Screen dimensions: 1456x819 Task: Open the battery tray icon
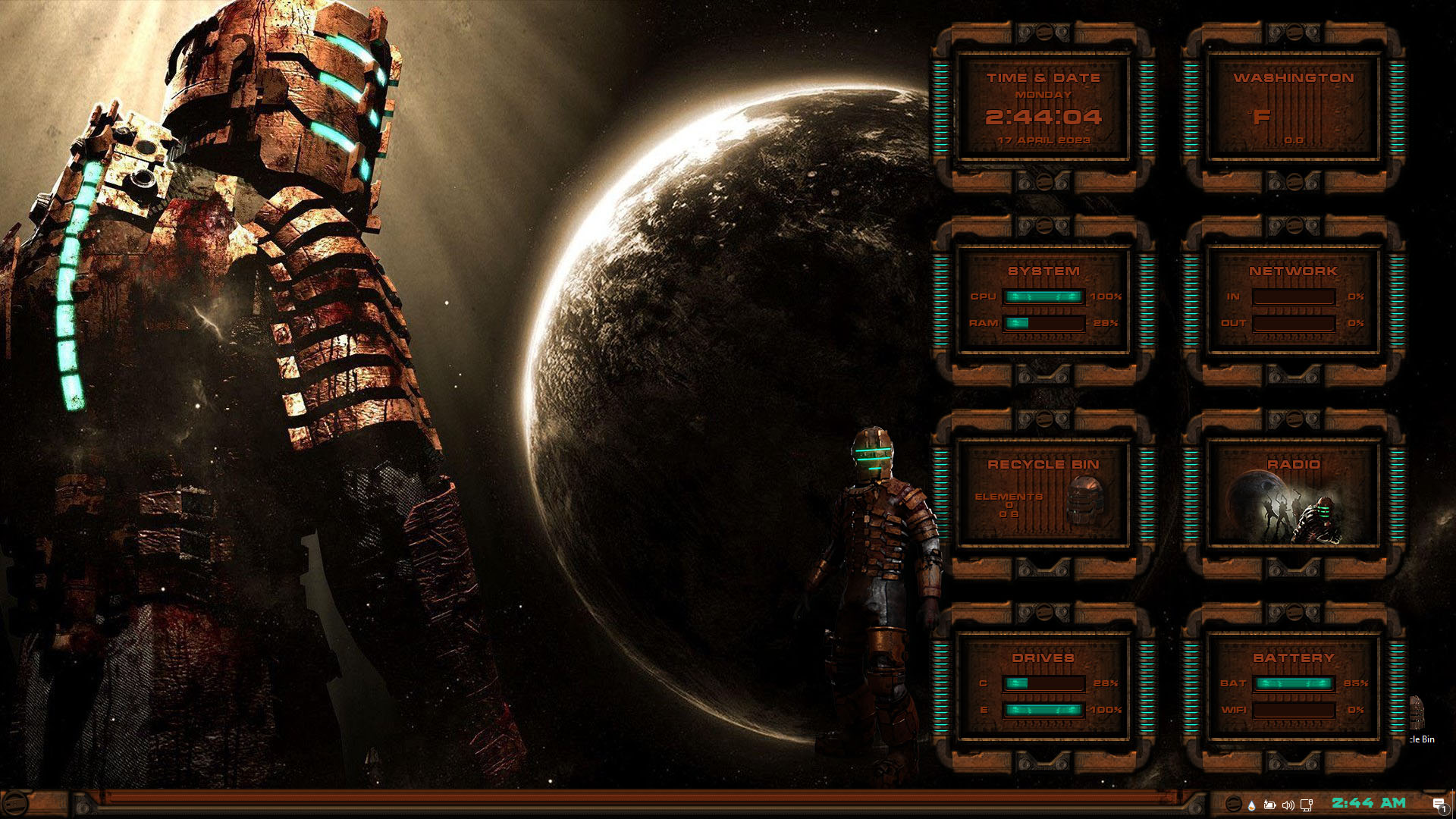[x=1269, y=805]
